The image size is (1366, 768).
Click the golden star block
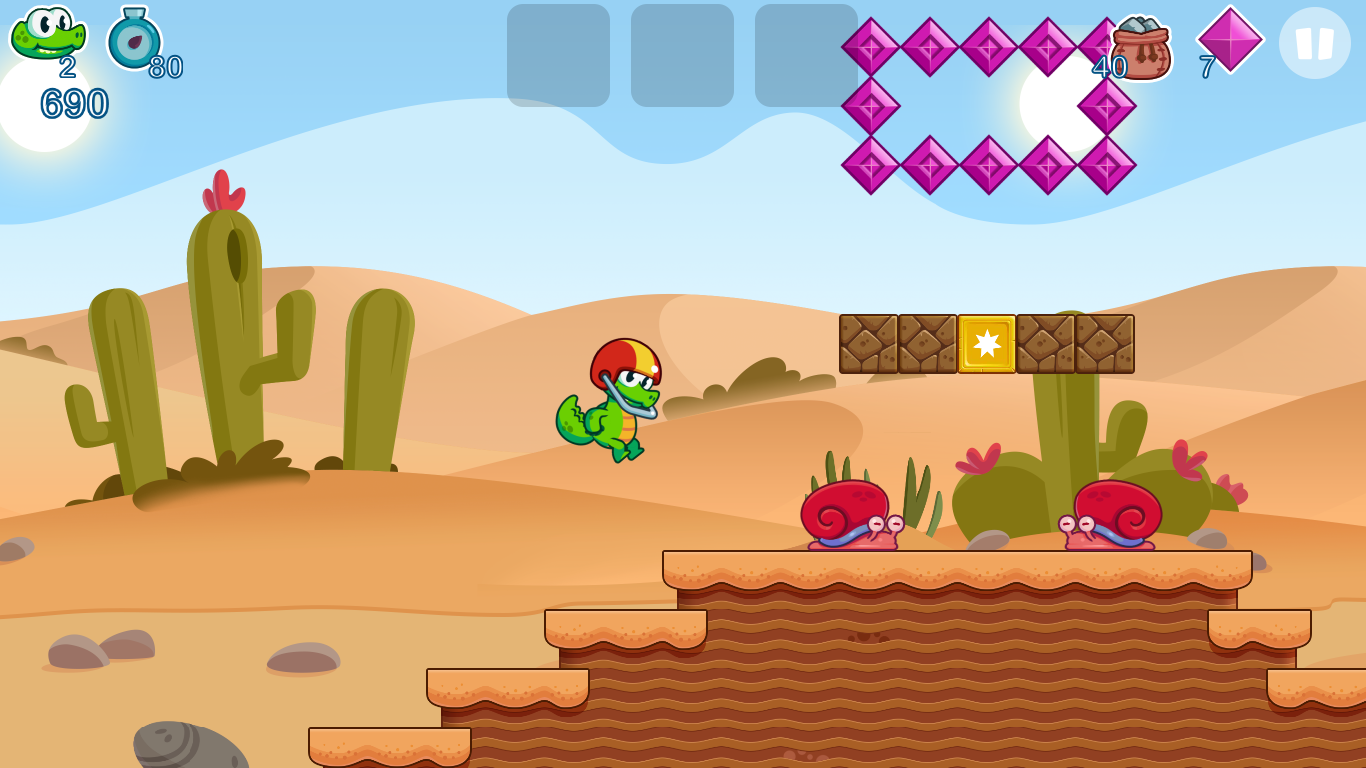tap(988, 345)
